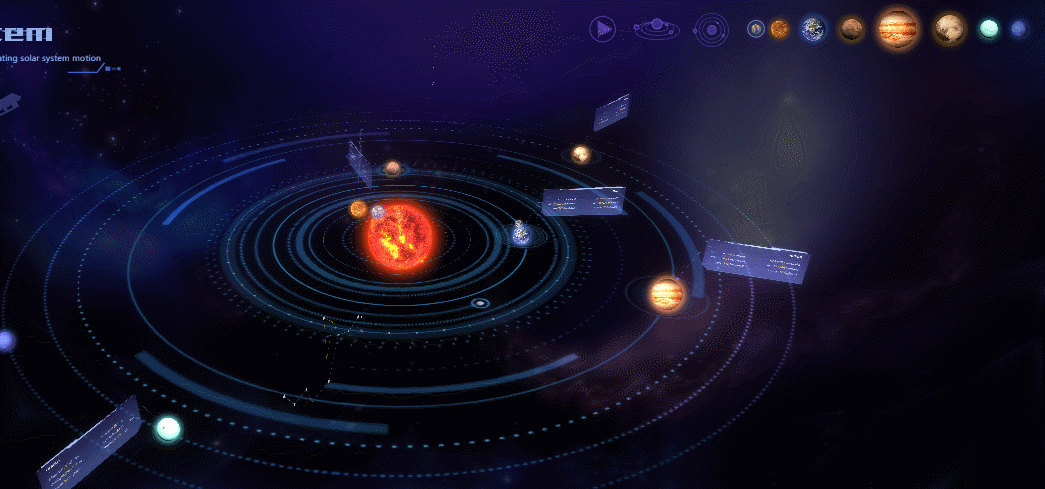Viewport: 1045px width, 489px height.
Task: Select the Mercury icon in planet bar
Action: (x=756, y=29)
